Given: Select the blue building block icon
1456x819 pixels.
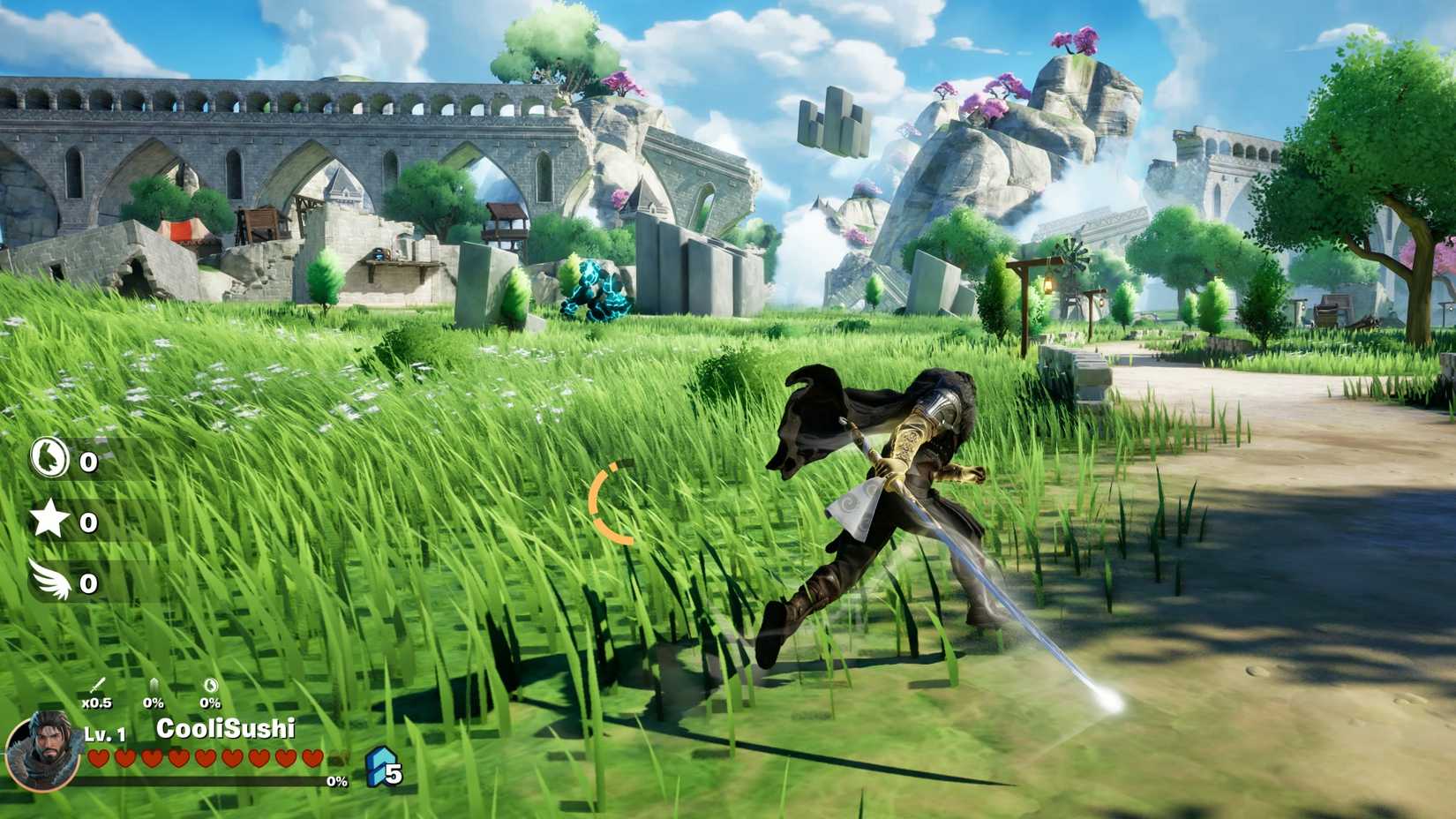Looking at the screenshot, I should pos(379,766).
